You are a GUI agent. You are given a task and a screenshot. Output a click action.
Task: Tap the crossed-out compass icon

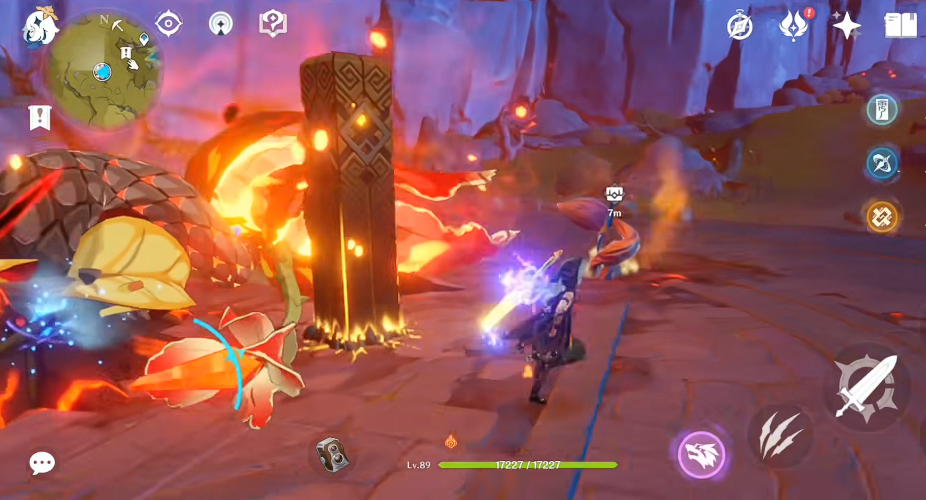(740, 26)
